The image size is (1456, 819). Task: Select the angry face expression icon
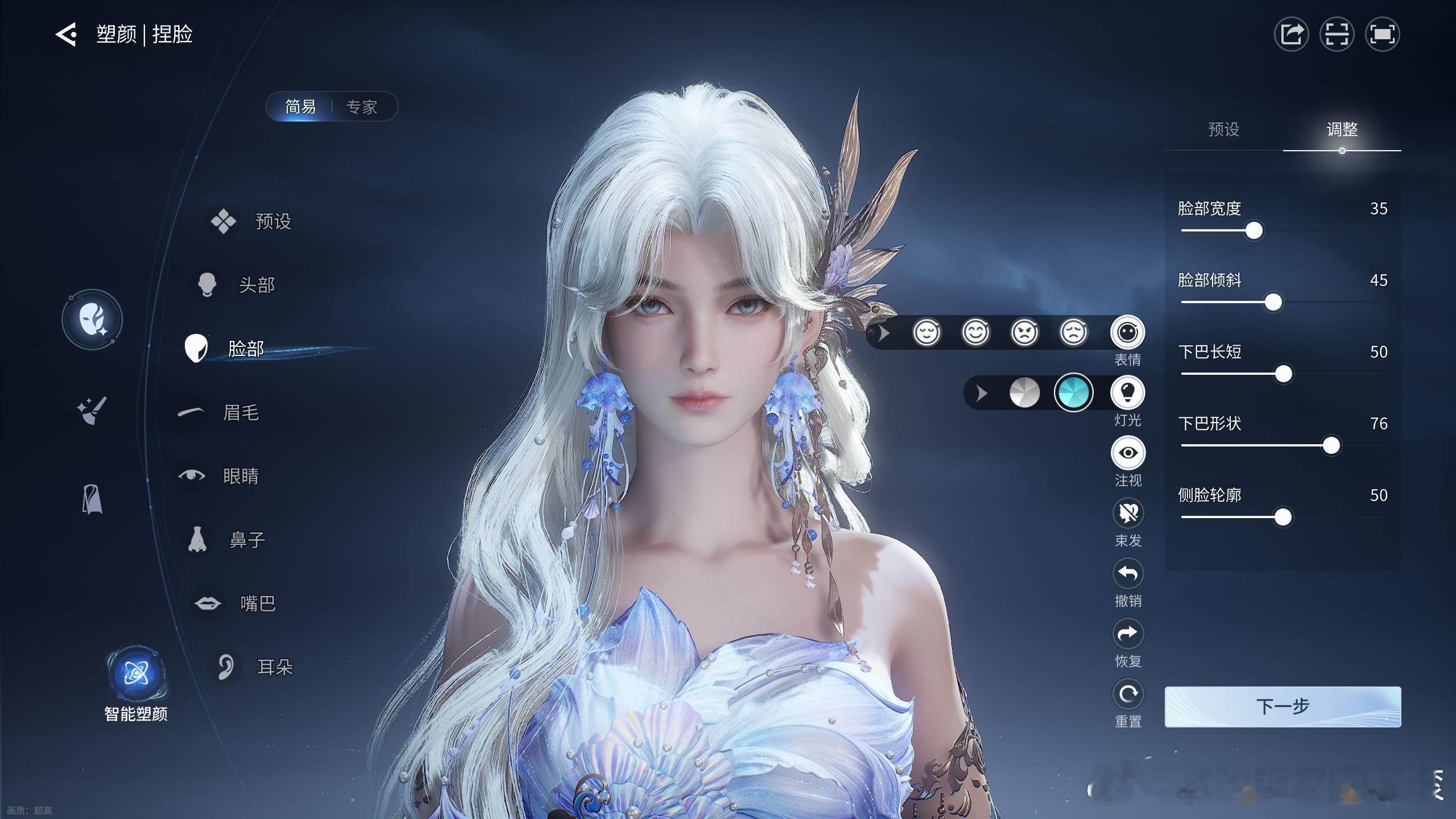pyautogui.click(x=1024, y=332)
